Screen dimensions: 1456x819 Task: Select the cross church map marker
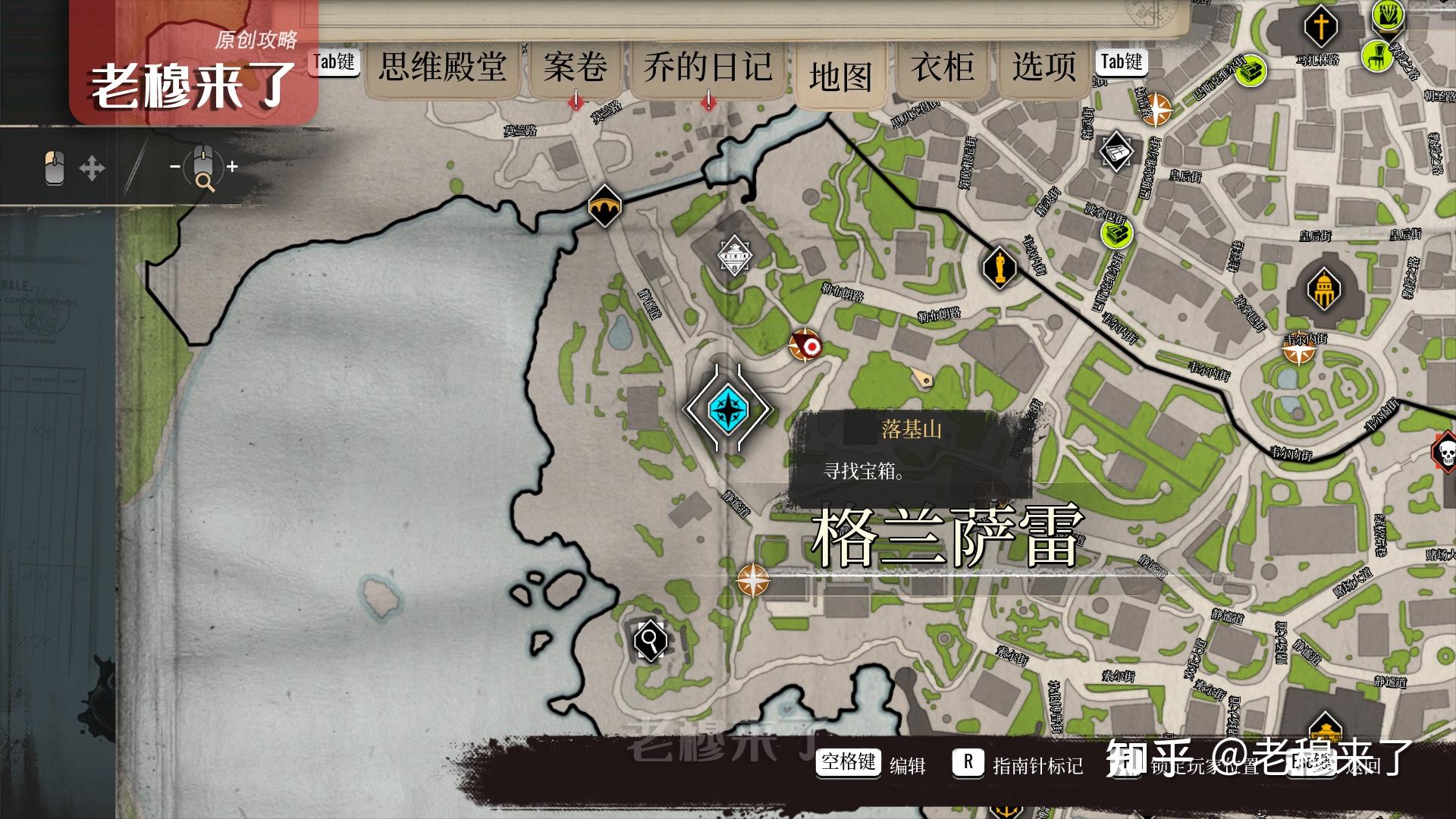tap(1320, 27)
